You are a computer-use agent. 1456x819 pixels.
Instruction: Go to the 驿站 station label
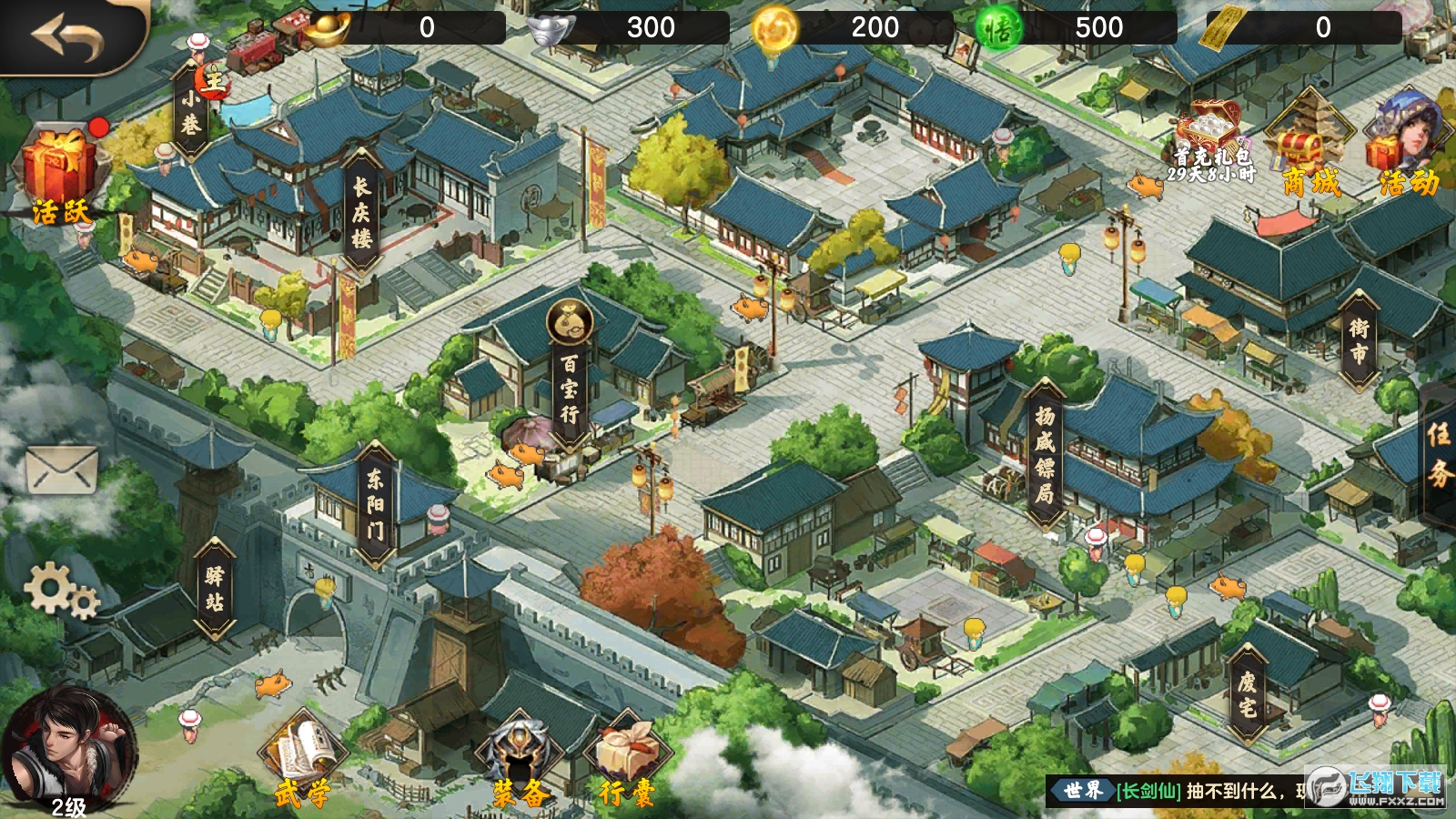point(215,589)
